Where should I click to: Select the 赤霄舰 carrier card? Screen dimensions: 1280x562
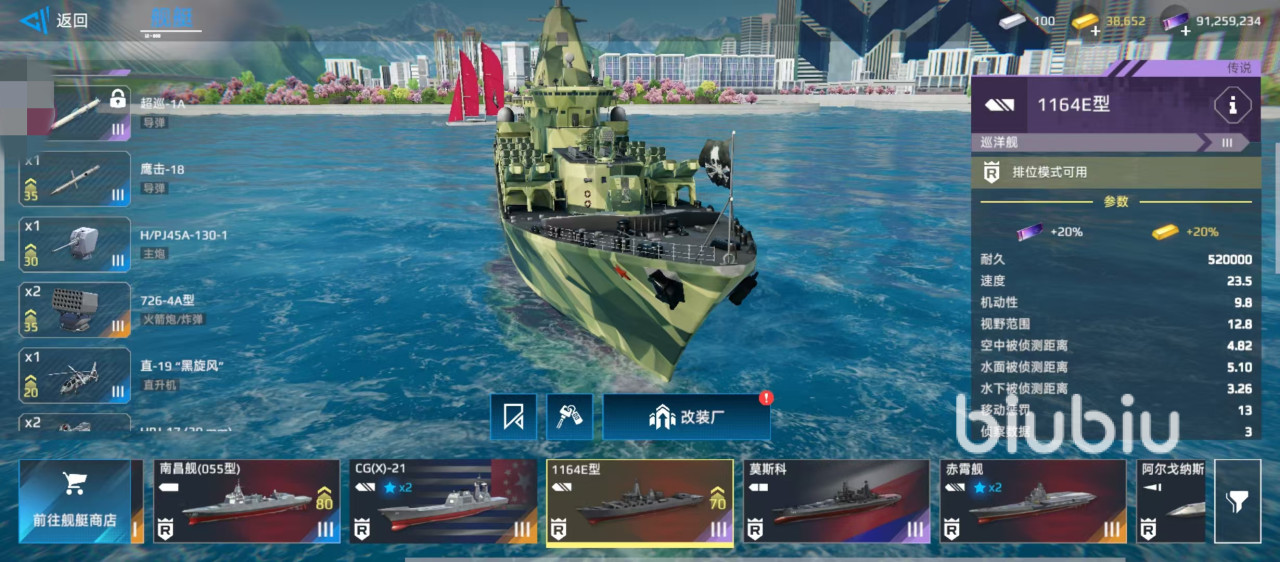click(1033, 501)
